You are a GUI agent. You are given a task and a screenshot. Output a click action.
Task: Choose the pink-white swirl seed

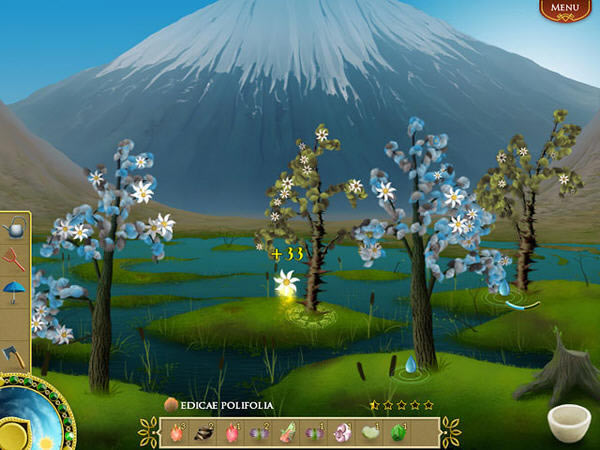click(341, 432)
